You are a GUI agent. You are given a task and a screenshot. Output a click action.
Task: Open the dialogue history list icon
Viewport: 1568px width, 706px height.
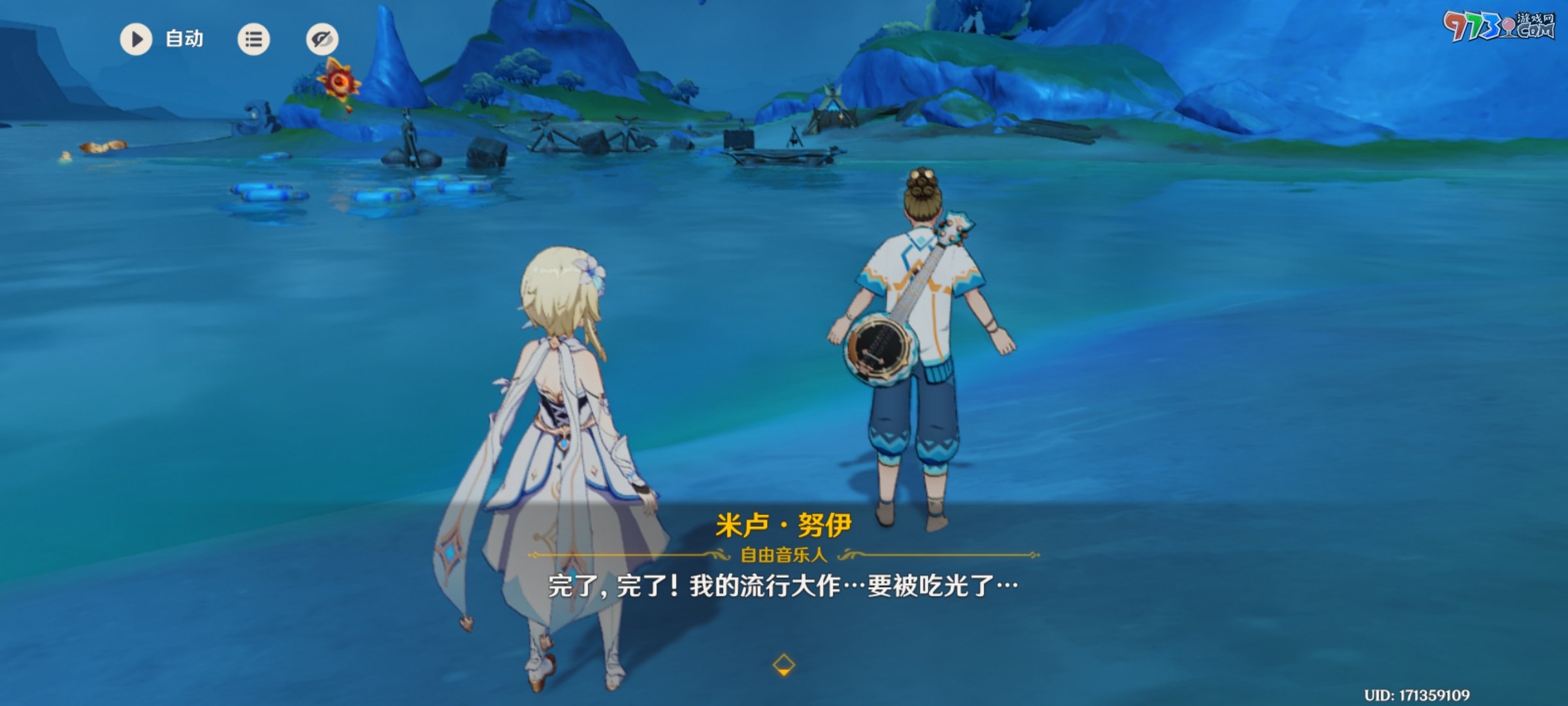[x=253, y=39]
